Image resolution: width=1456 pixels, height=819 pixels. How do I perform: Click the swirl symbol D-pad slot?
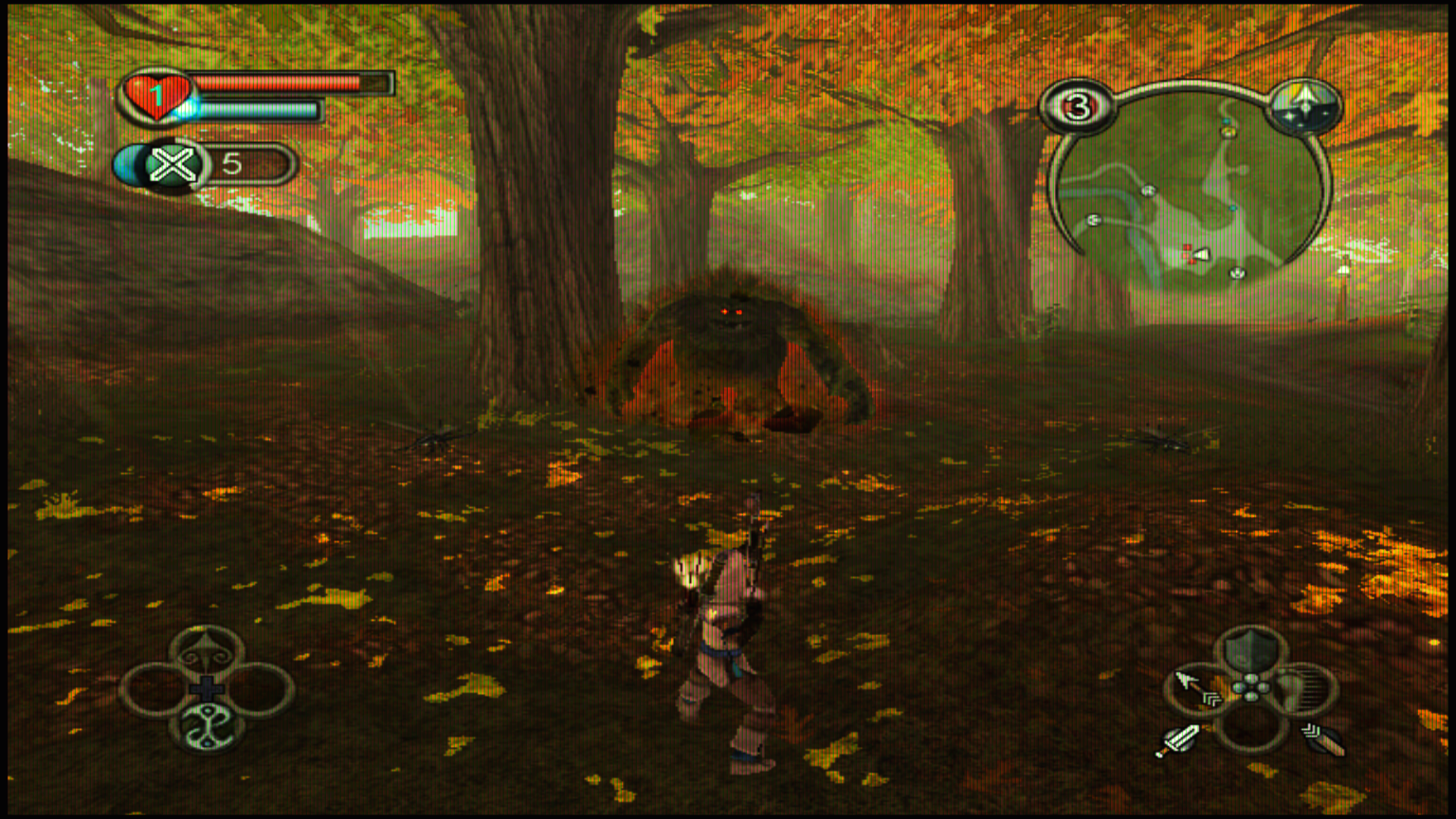point(207,728)
